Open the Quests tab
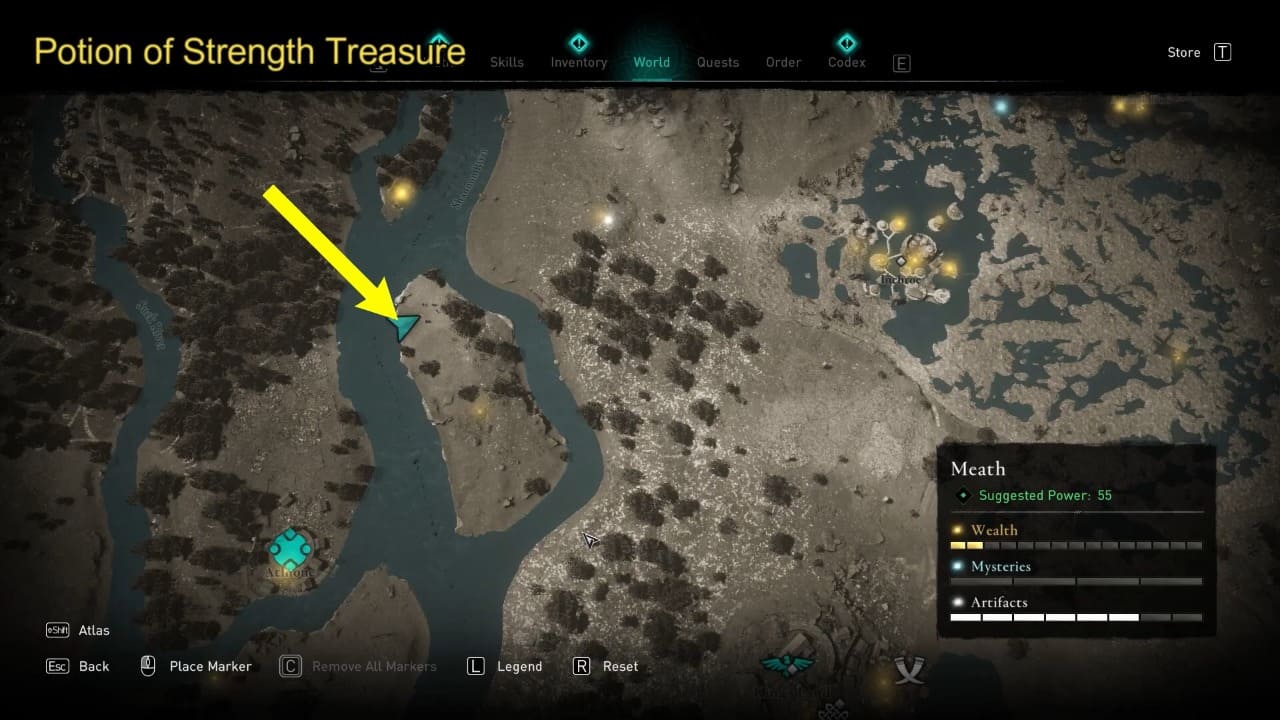Screen dimensions: 1280x720 718,61
